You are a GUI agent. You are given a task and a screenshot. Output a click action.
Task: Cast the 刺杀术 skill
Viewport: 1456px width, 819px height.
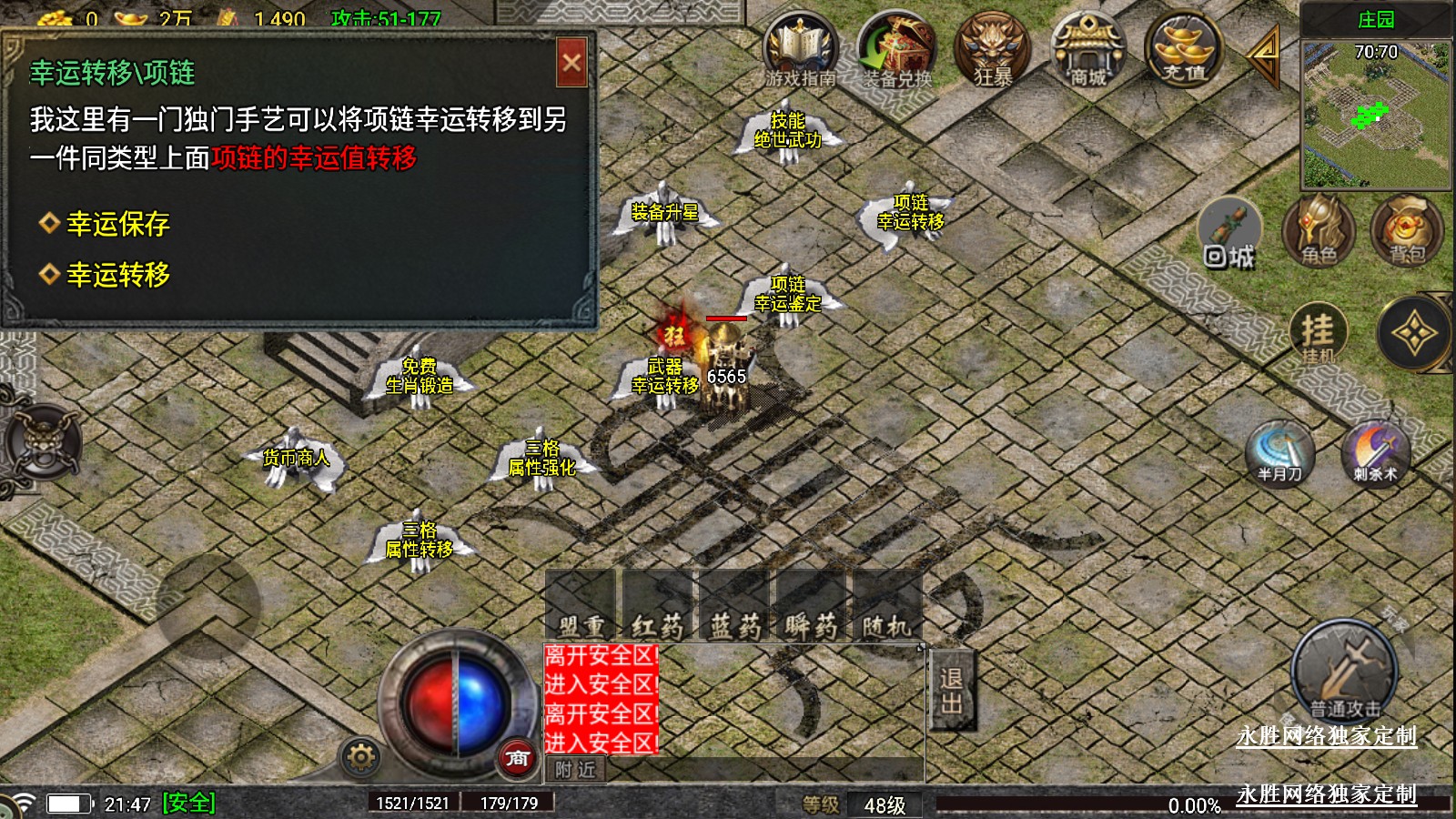pyautogui.click(x=1375, y=451)
